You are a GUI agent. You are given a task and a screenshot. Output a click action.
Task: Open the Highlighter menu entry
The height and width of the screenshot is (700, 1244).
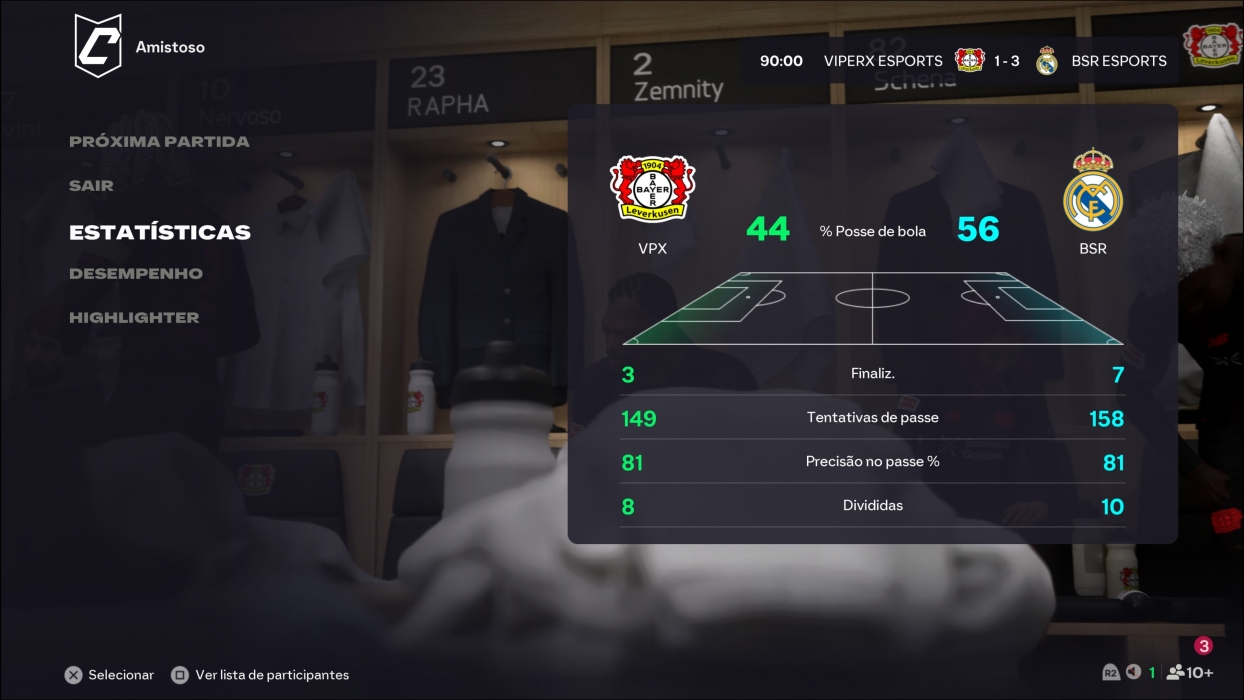(x=134, y=318)
